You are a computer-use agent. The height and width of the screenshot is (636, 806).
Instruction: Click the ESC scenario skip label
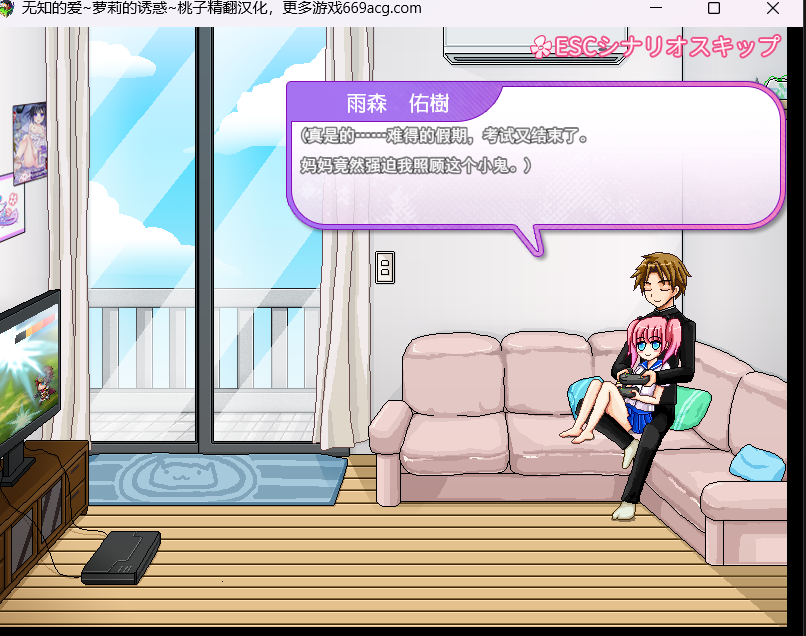(656, 47)
